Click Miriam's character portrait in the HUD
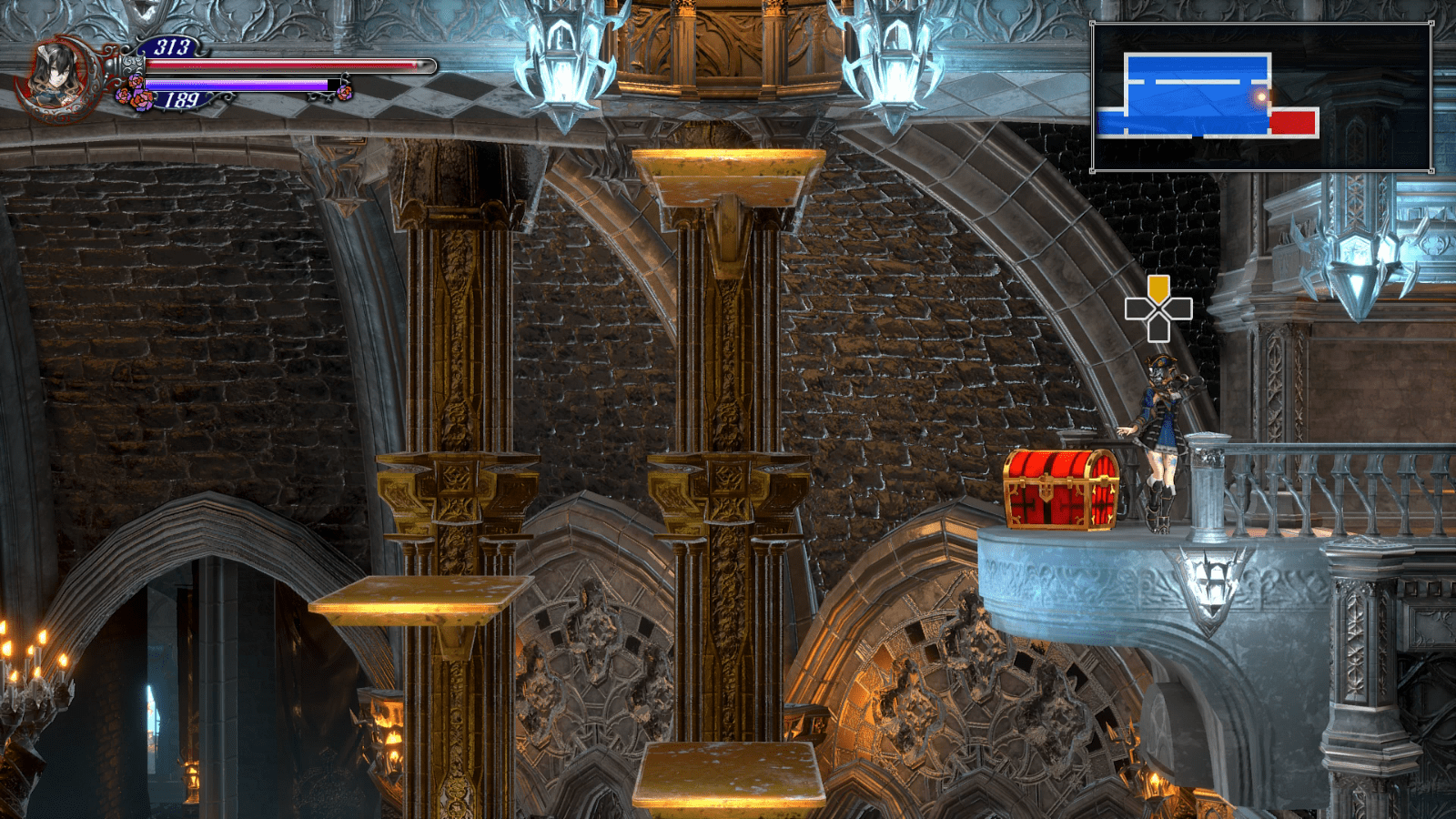The image size is (1456, 819). [x=56, y=73]
